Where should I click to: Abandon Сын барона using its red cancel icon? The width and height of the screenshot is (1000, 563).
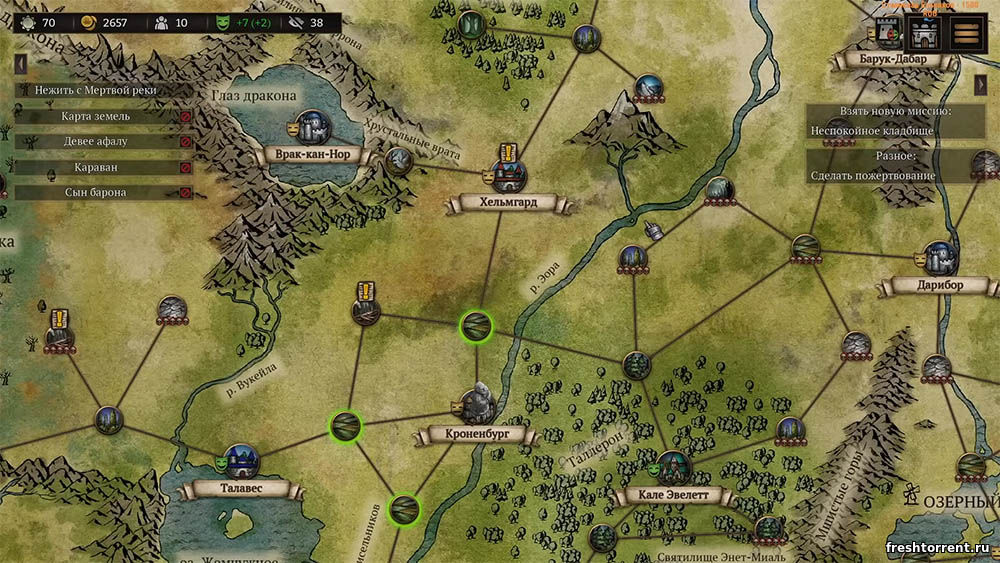click(185, 192)
